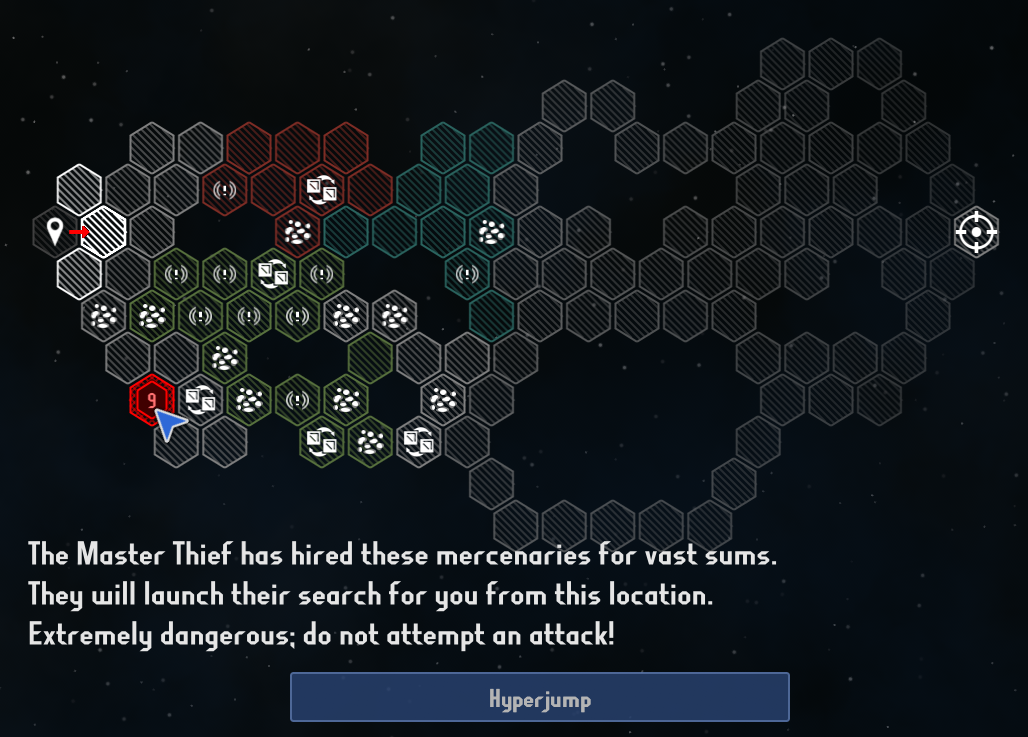Pick the asteroid field hex in the teal zone
Image resolution: width=1028 pixels, height=737 pixels.
pos(491,232)
